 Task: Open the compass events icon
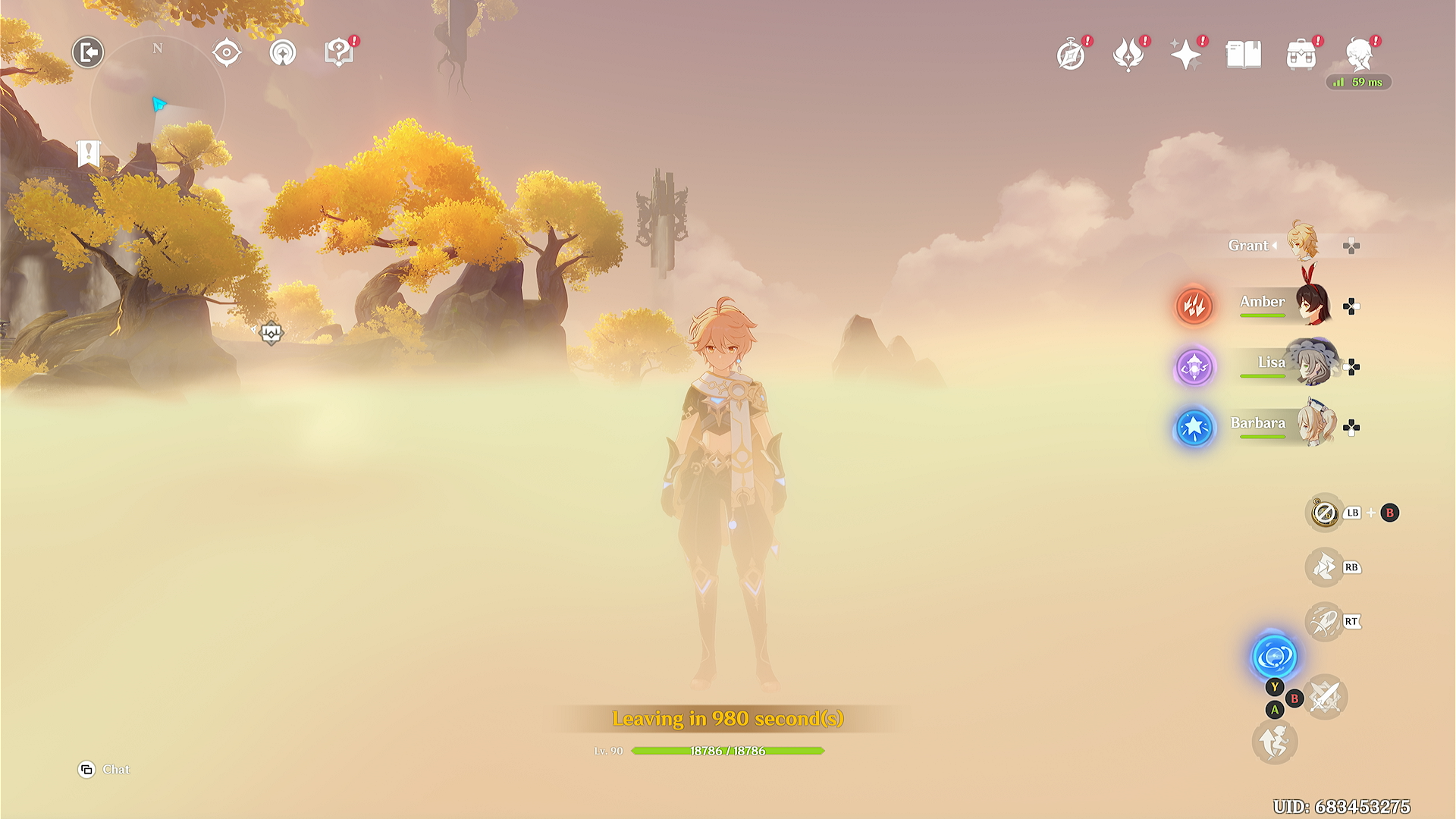coord(1071,55)
